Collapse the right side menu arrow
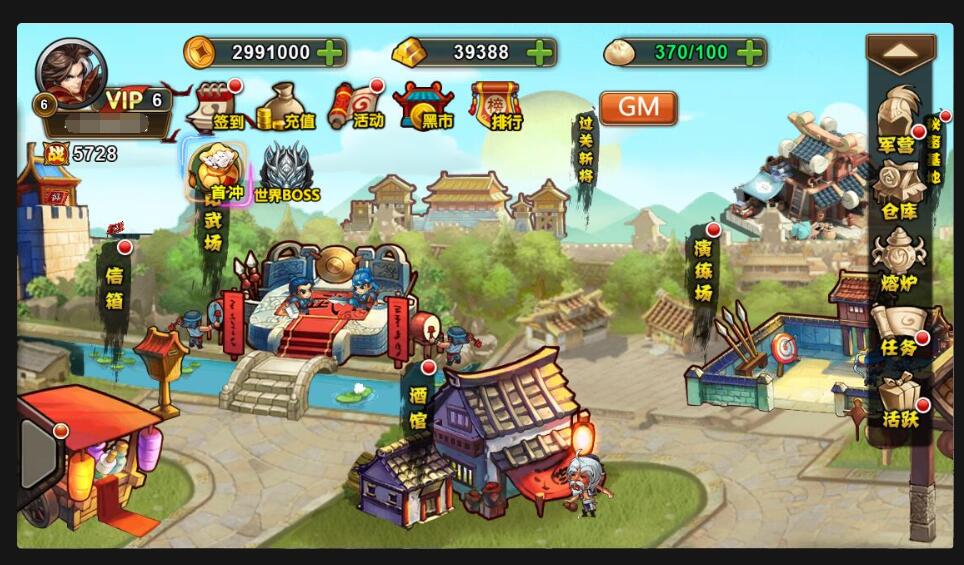The height and width of the screenshot is (565, 964). [x=900, y=52]
